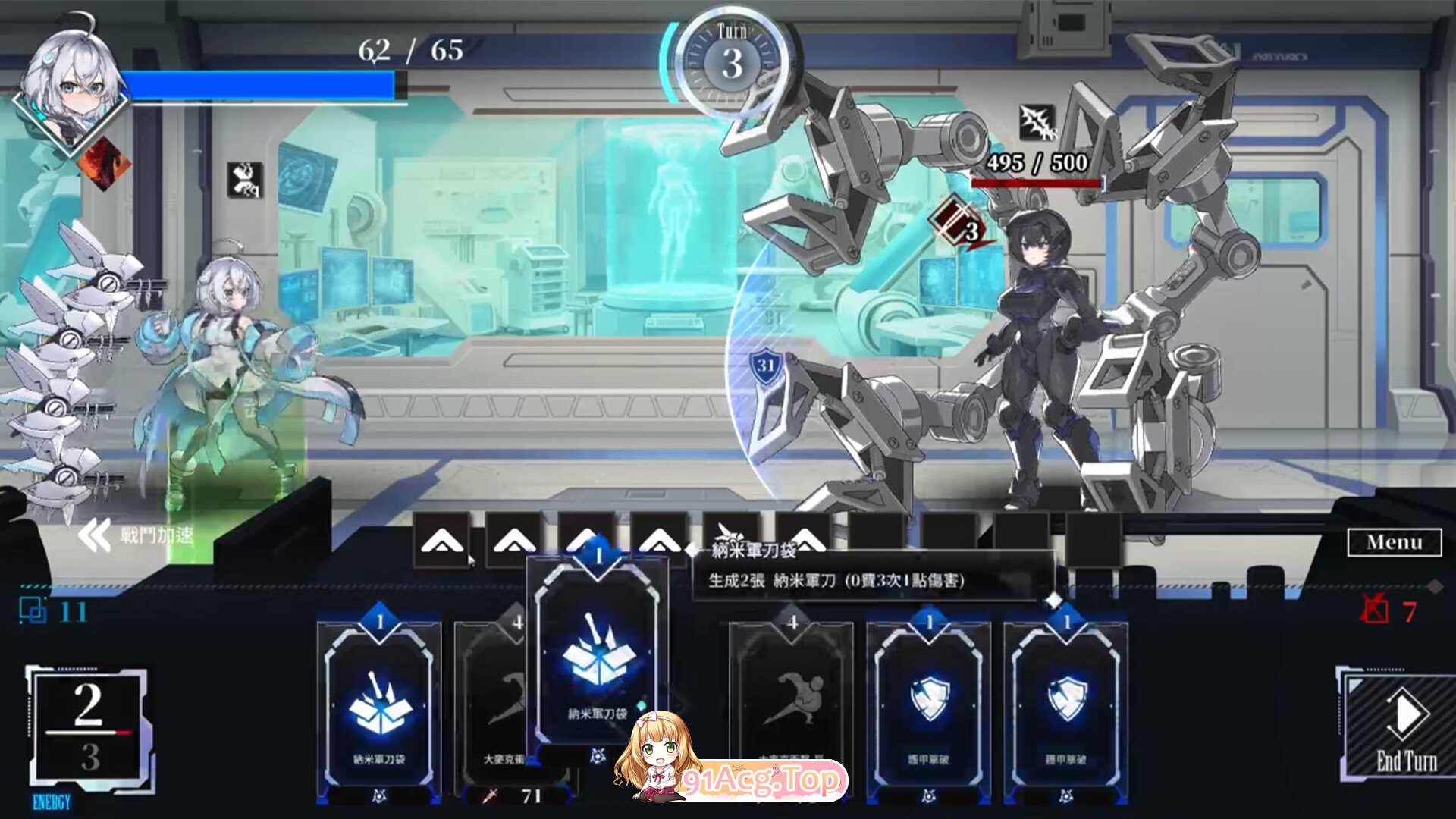View the red discard pile icon
The width and height of the screenshot is (1456, 819).
1374,610
